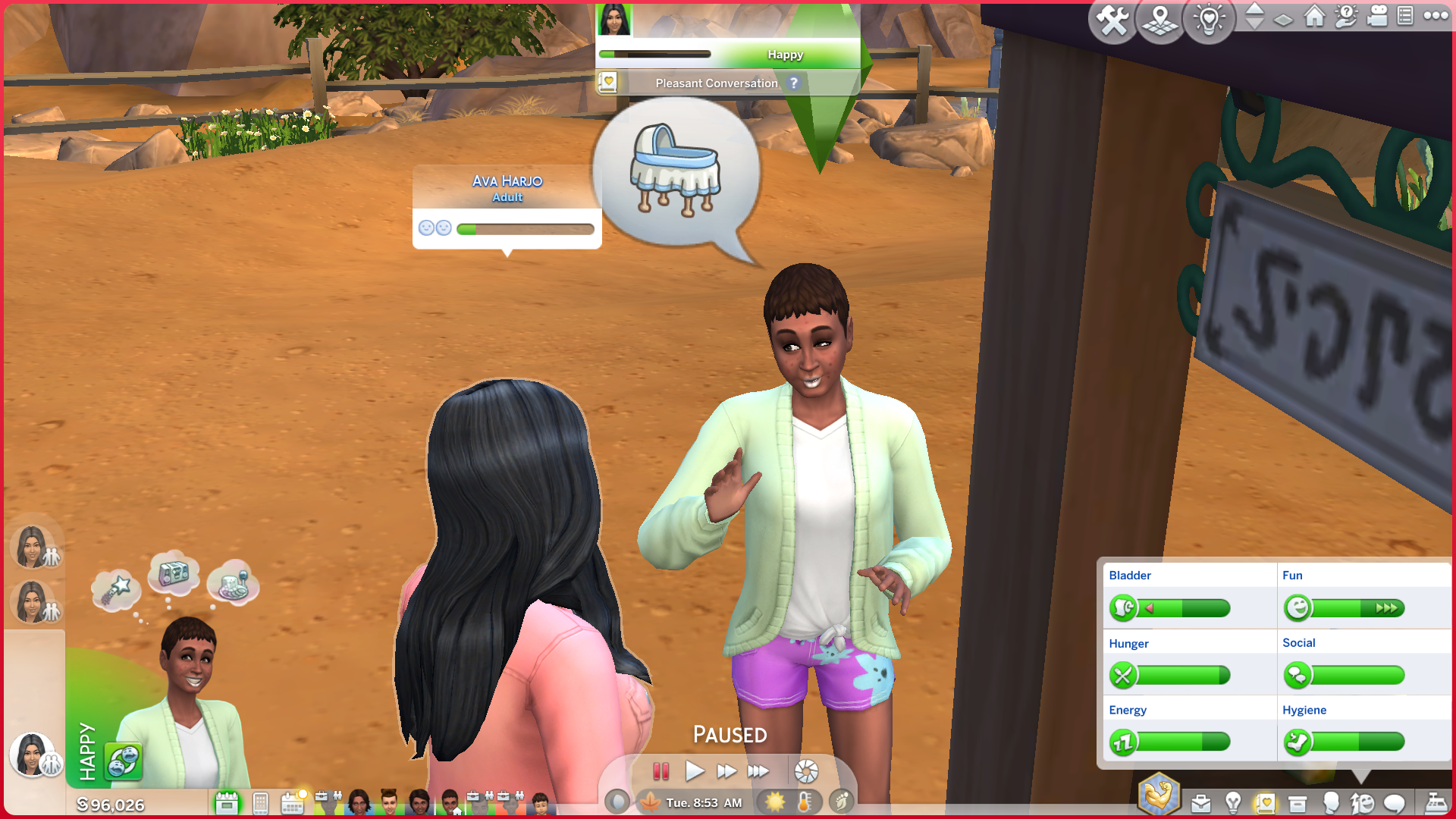Open the three-dot game options menu
Viewport: 1456px width, 819px height.
point(1436,16)
